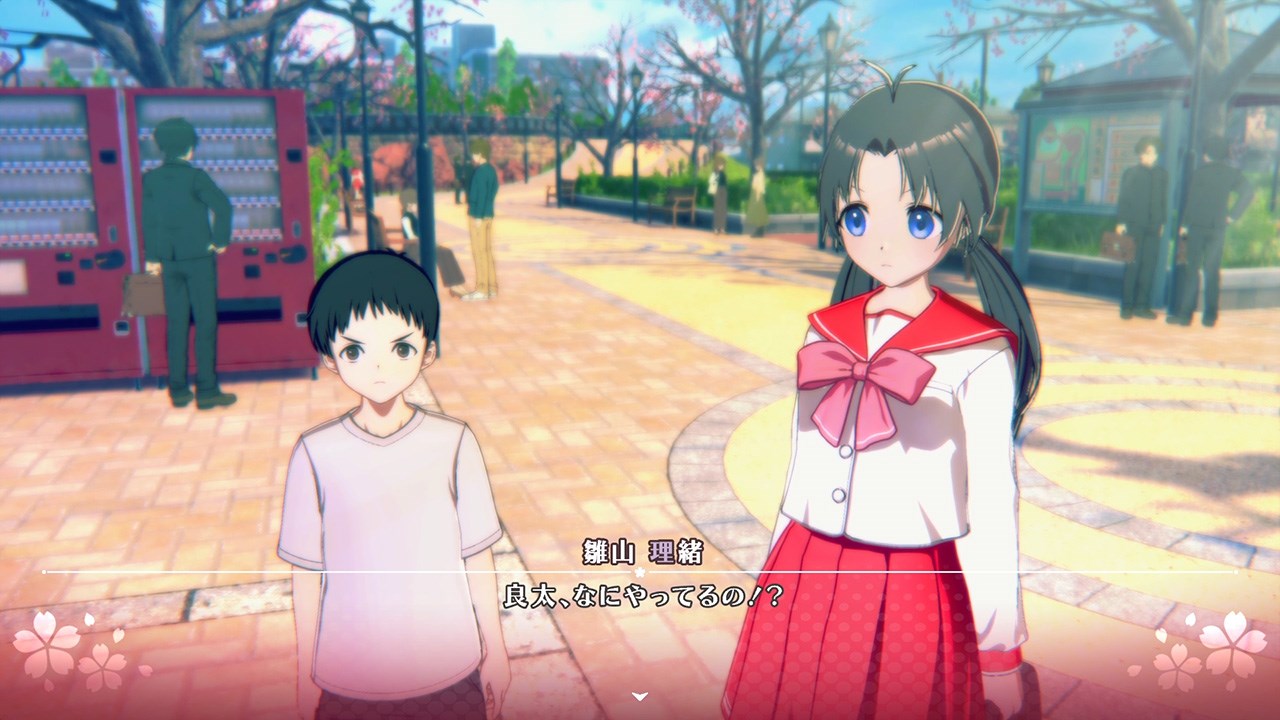1280x720 pixels.
Task: Click the dialogue advance arrow indicator
Action: 640,696
